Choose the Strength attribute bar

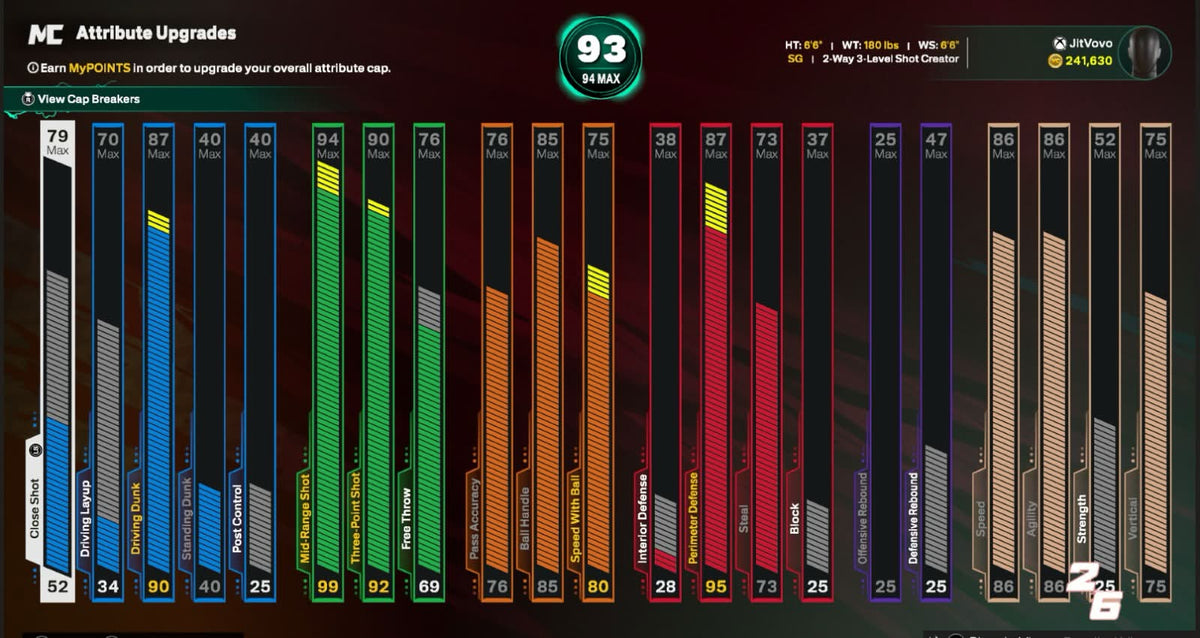(x=1104, y=360)
